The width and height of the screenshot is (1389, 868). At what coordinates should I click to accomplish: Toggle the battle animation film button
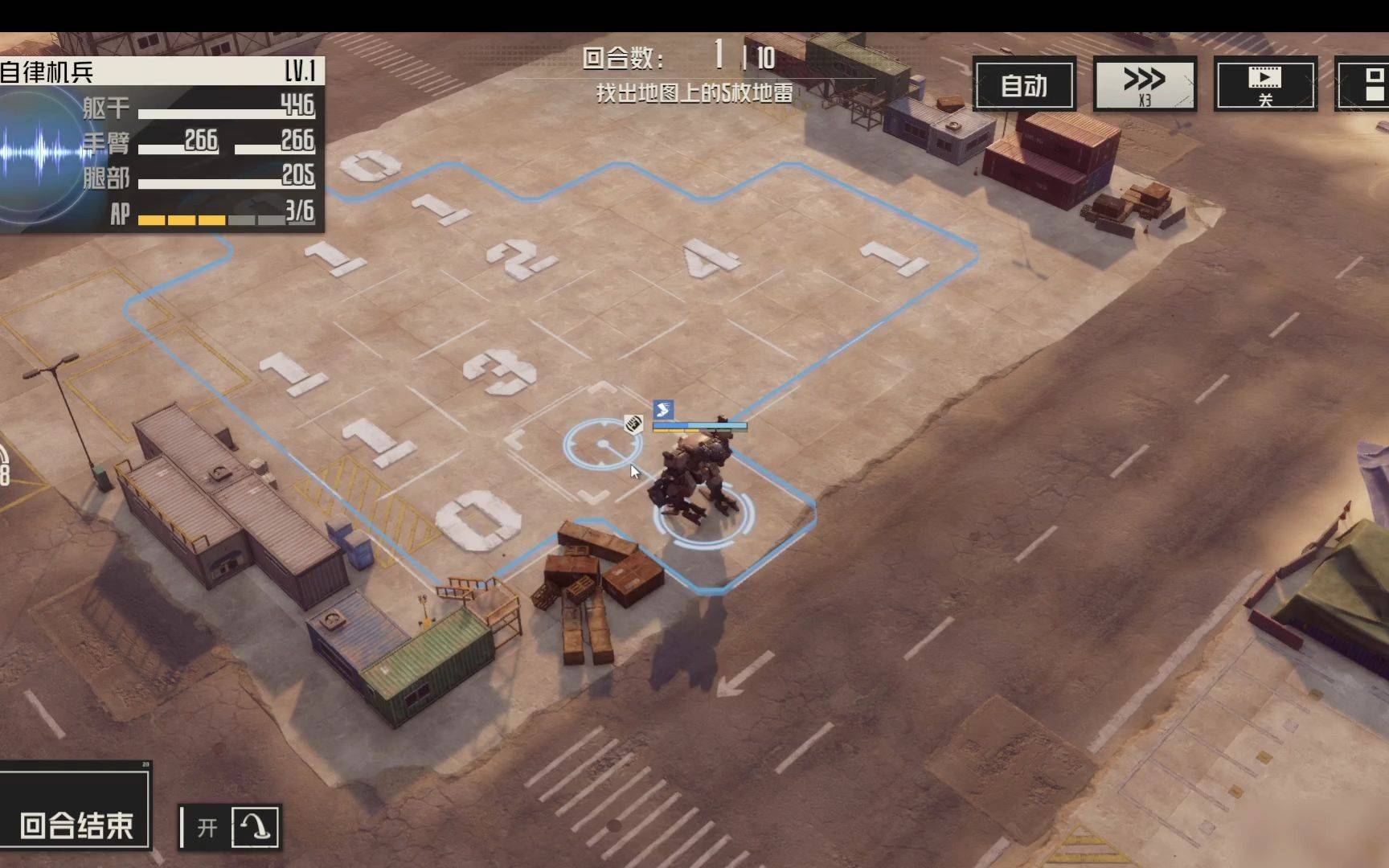1264,84
